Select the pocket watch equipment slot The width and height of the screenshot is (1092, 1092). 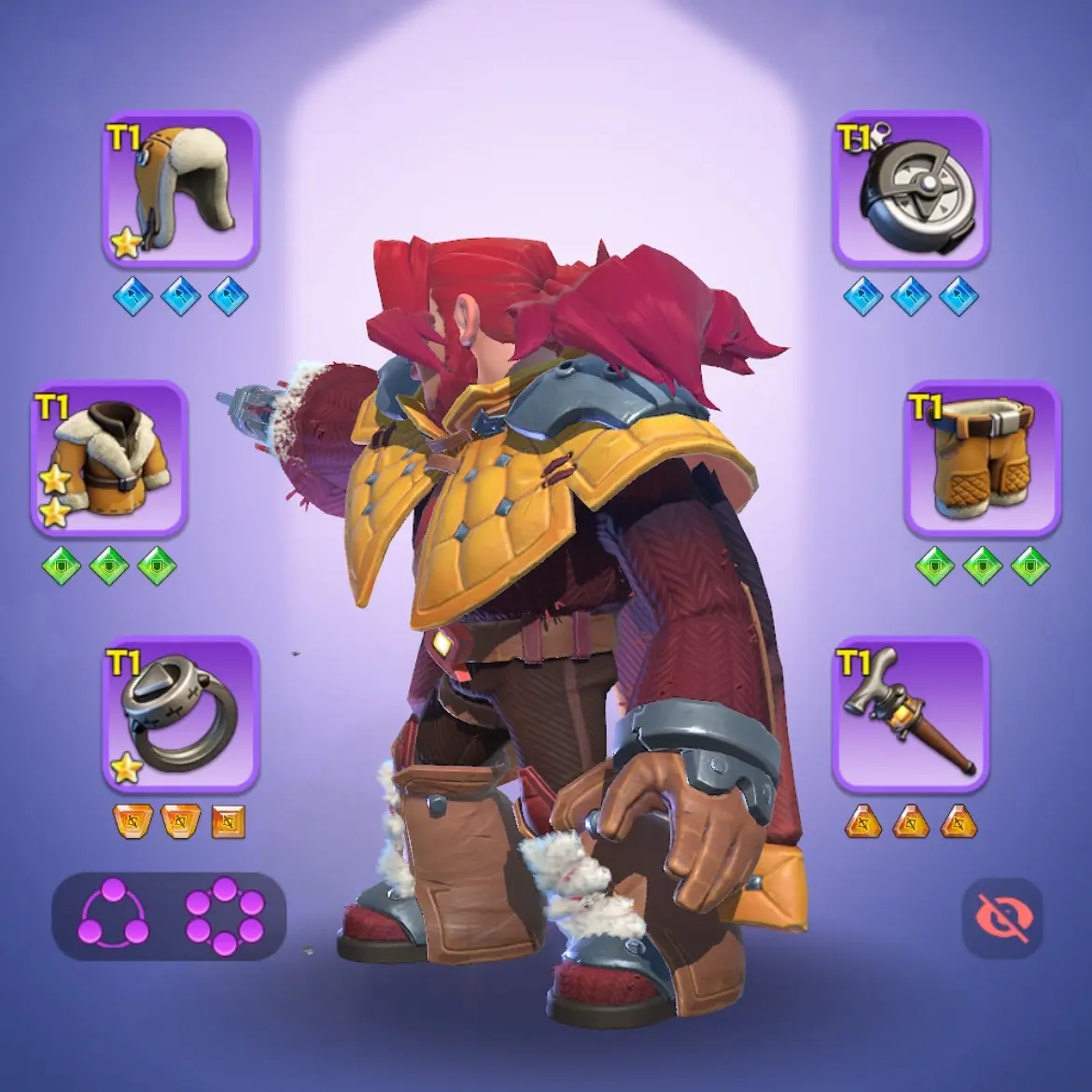(x=911, y=190)
